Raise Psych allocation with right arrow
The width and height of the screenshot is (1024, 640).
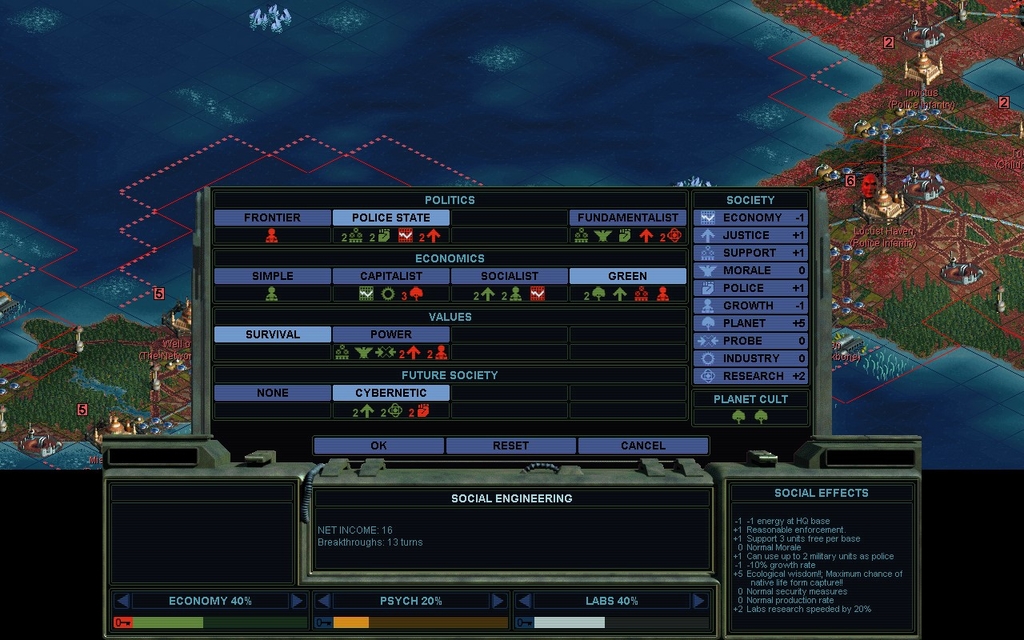[x=497, y=601]
